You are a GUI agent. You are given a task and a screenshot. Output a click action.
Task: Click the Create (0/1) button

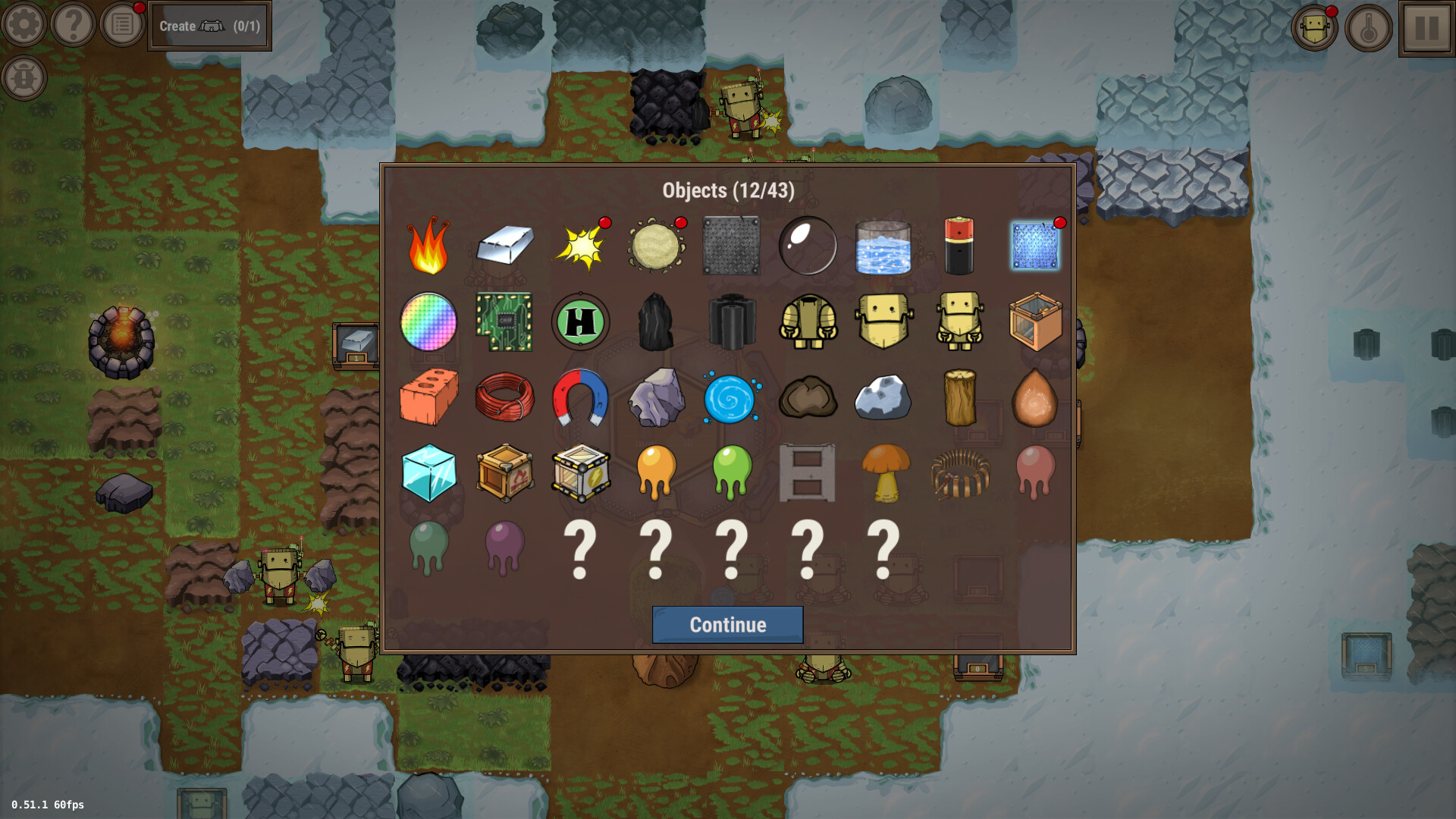pos(210,25)
